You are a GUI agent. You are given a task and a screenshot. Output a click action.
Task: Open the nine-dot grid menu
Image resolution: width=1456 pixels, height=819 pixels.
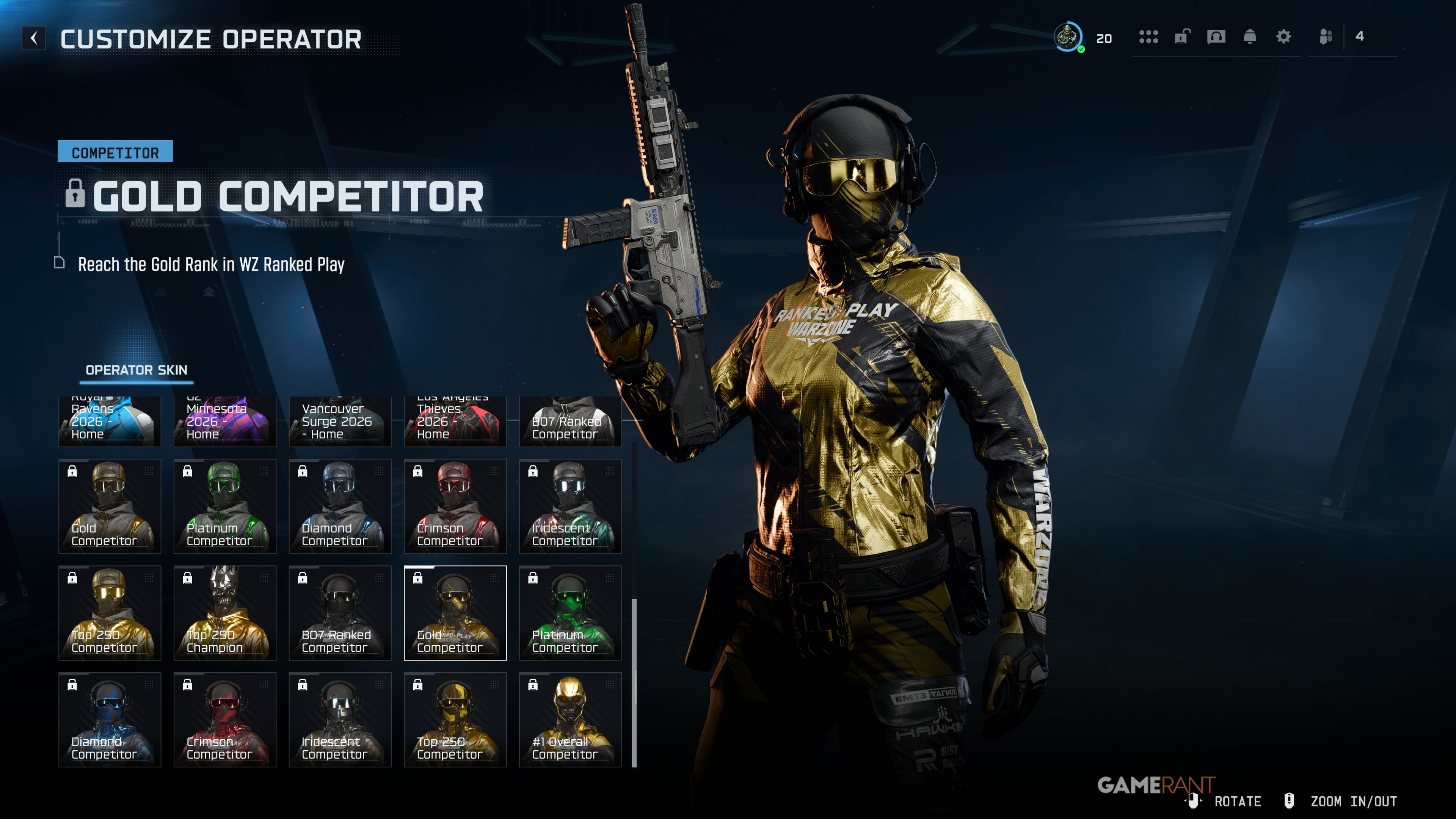1148,37
